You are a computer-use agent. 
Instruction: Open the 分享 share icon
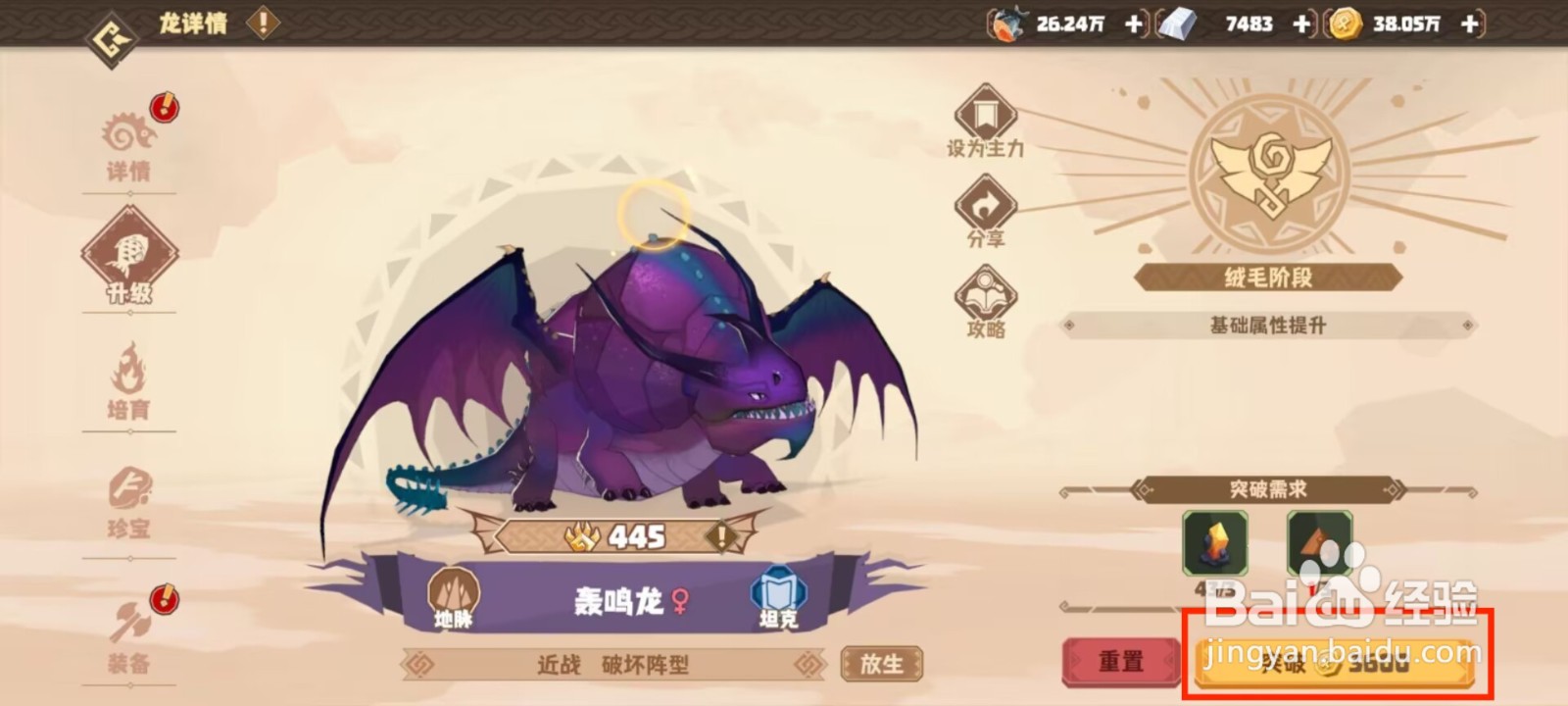(985, 206)
